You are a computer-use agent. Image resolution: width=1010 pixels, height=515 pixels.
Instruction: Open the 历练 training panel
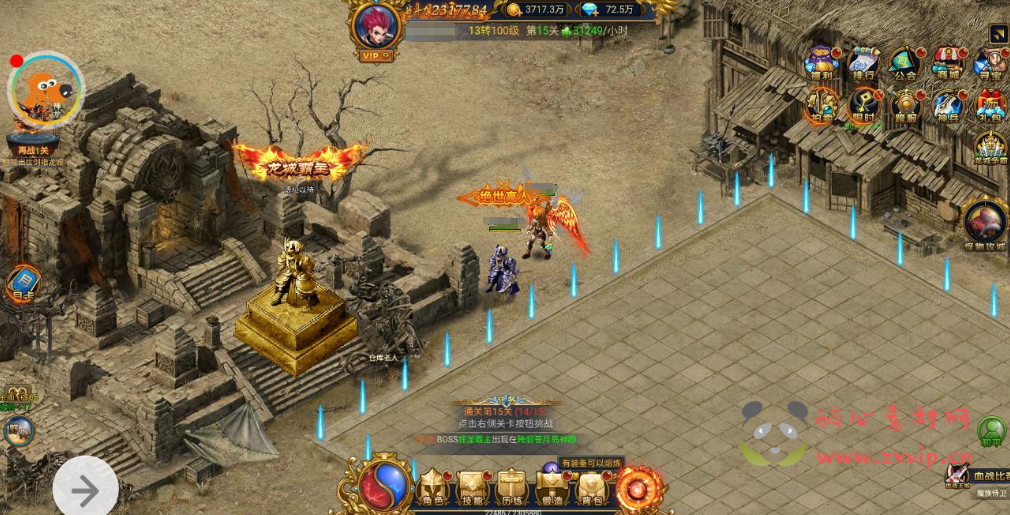point(511,489)
